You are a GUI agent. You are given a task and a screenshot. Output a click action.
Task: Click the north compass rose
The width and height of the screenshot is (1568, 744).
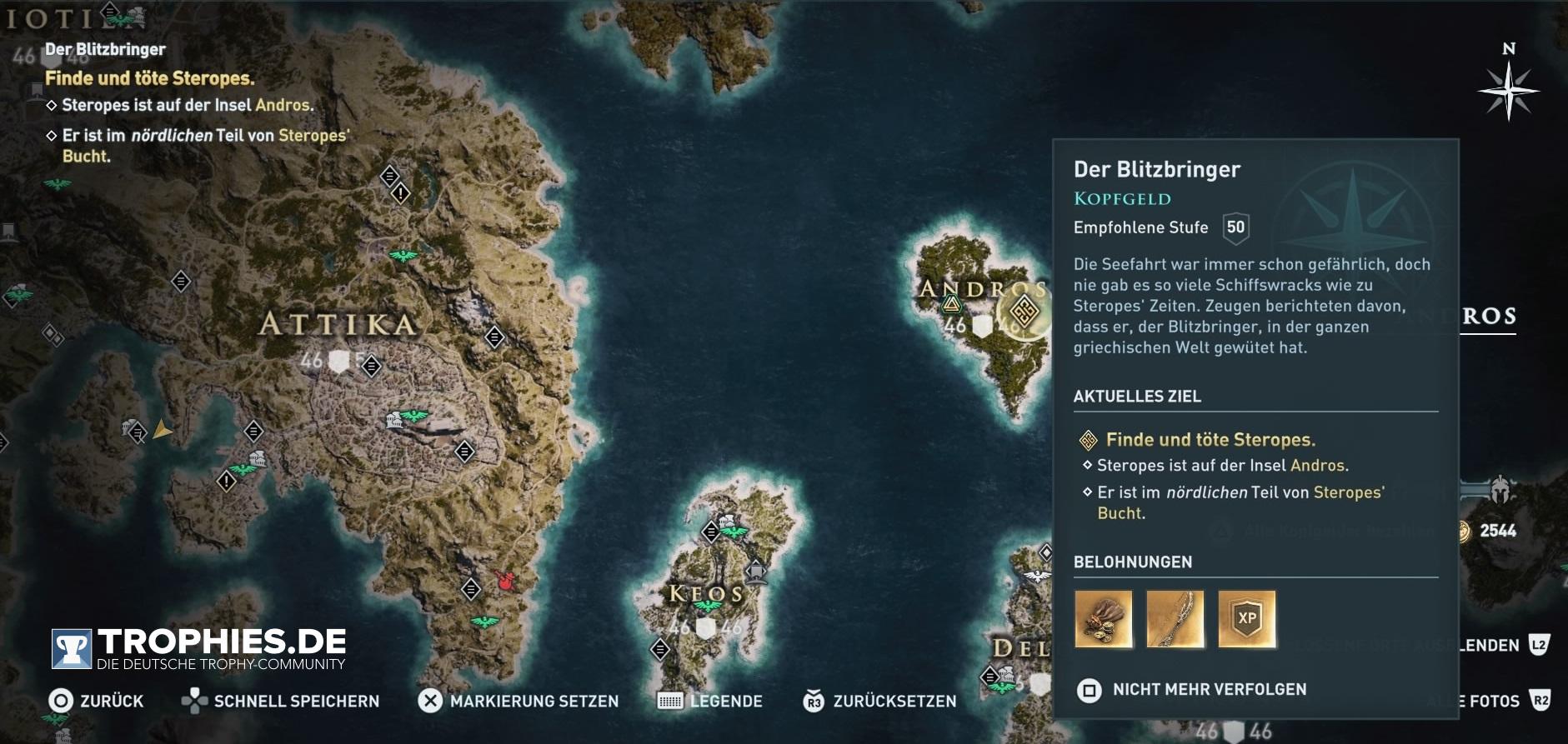(x=1508, y=89)
